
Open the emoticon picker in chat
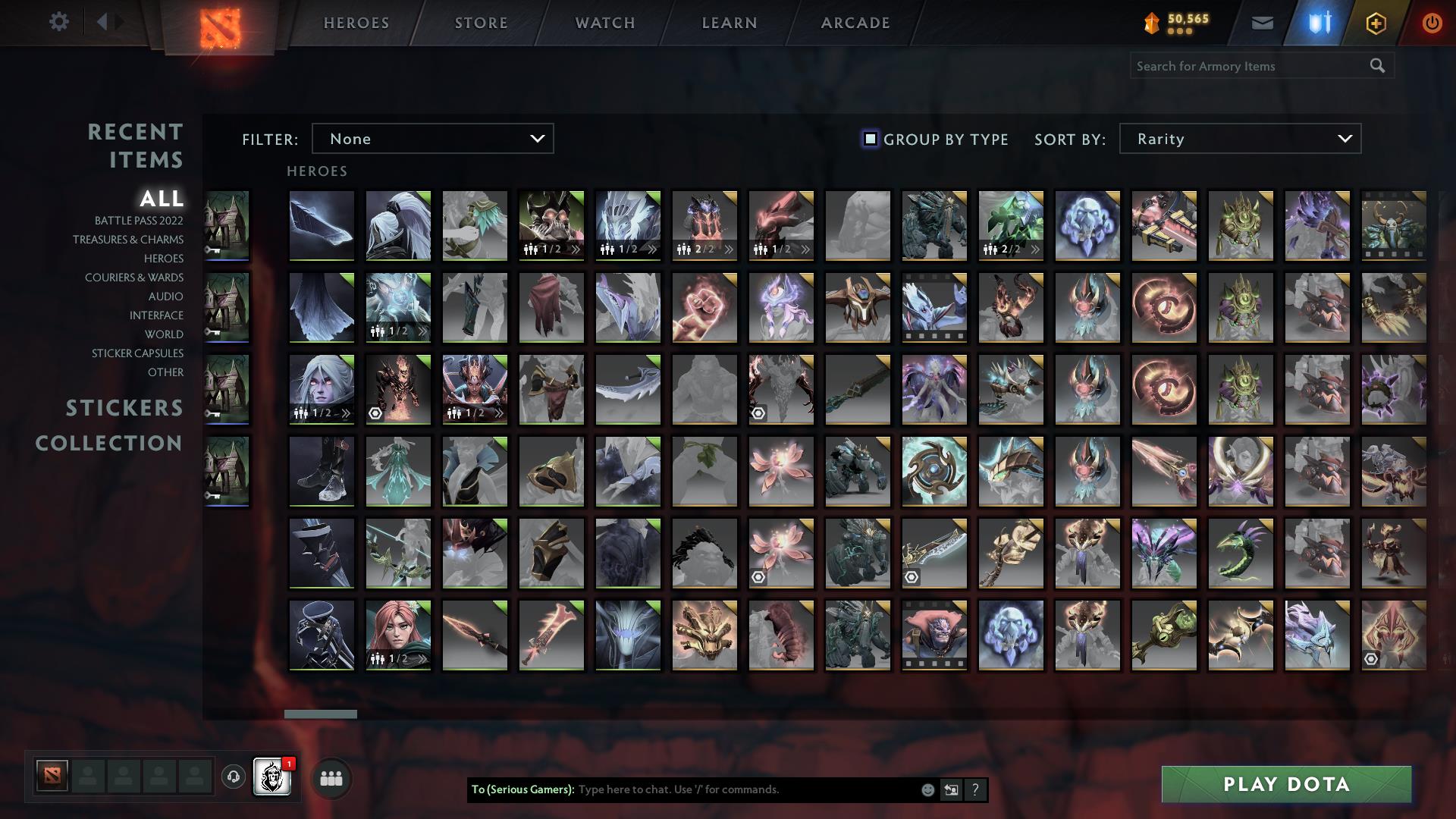pyautogui.click(x=927, y=789)
